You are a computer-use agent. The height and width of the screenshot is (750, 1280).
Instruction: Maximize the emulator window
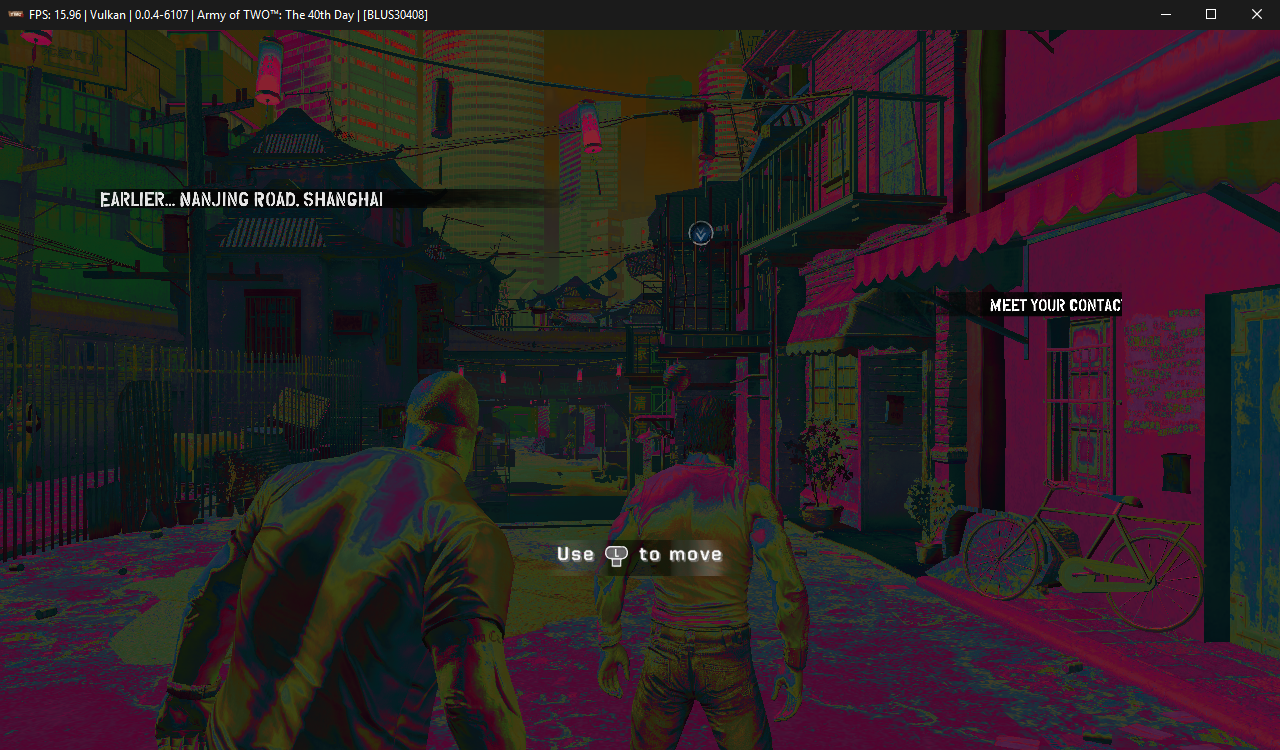coord(1211,14)
